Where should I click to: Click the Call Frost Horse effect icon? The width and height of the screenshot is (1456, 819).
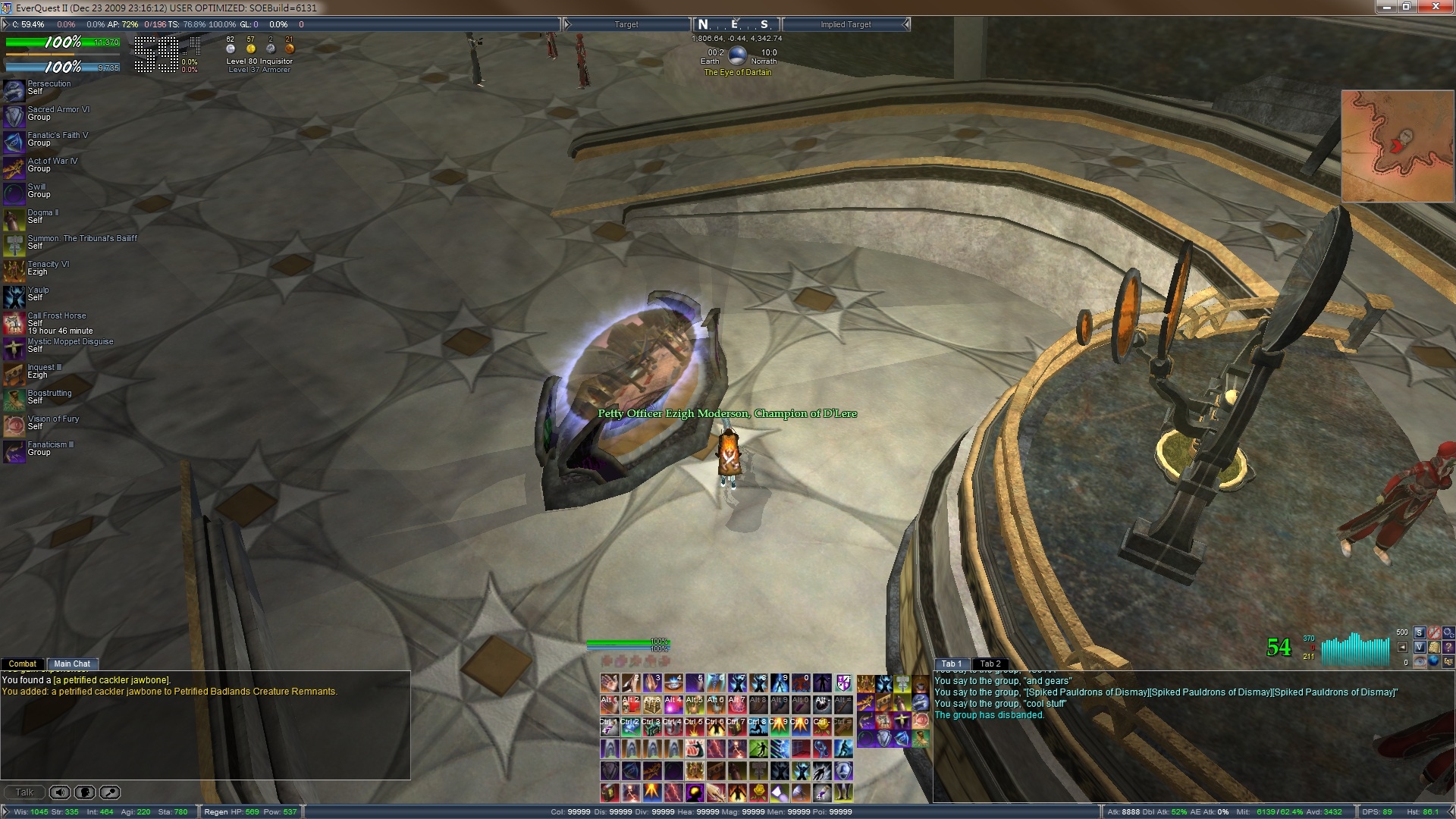14,323
